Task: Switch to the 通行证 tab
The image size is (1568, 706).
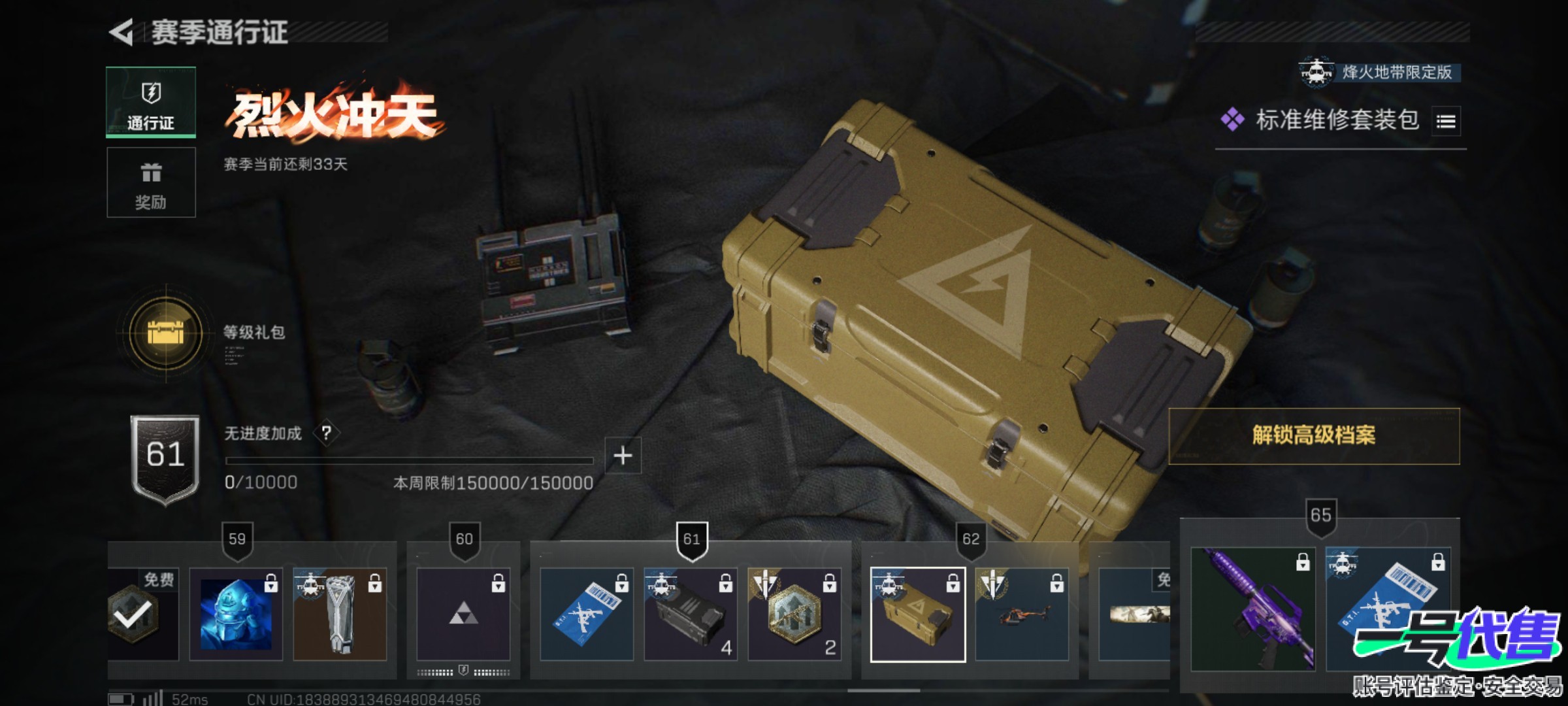Action: tap(151, 103)
